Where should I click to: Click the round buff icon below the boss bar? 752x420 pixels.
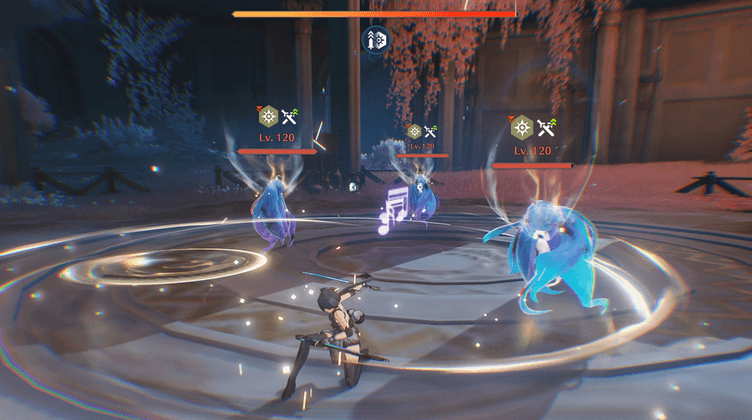point(375,40)
